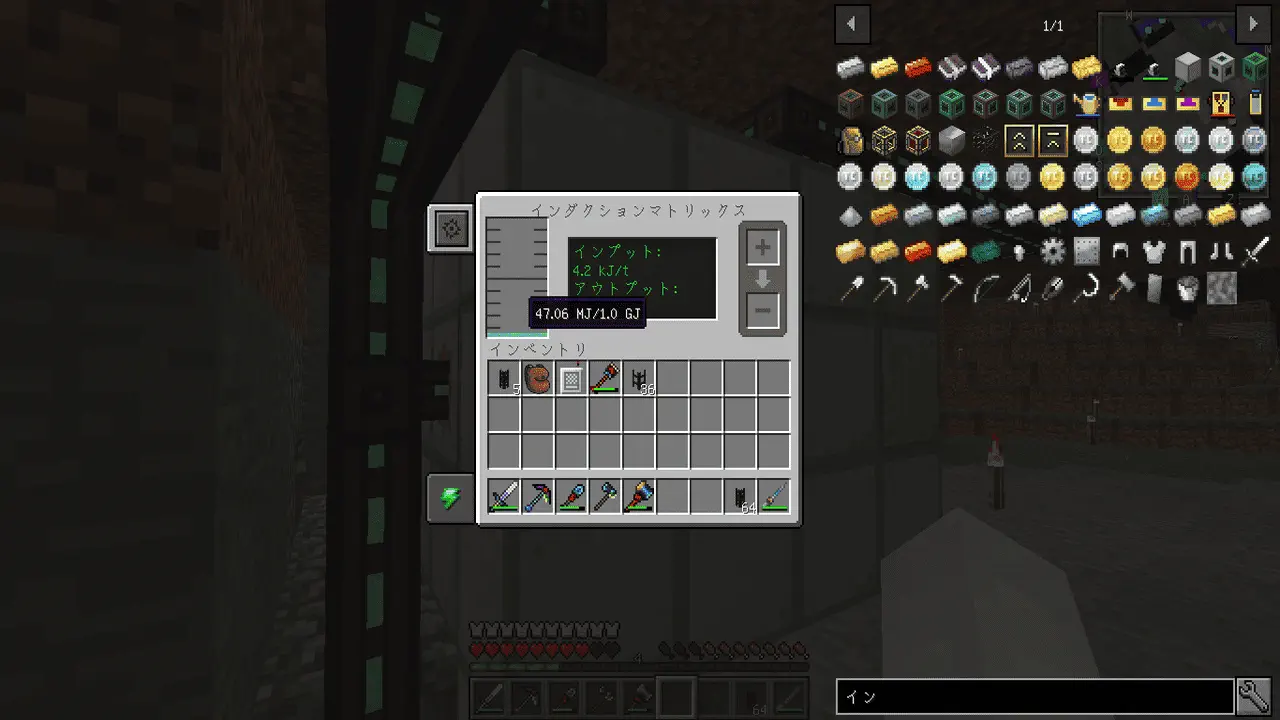Select the pickaxe in the hotbar

[538, 497]
